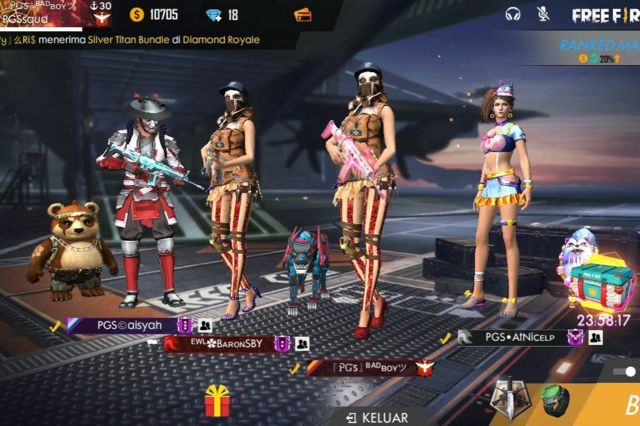This screenshot has width=640, height=426.
Task: Open the friend icon beside PGS aisyah
Action: tap(204, 326)
